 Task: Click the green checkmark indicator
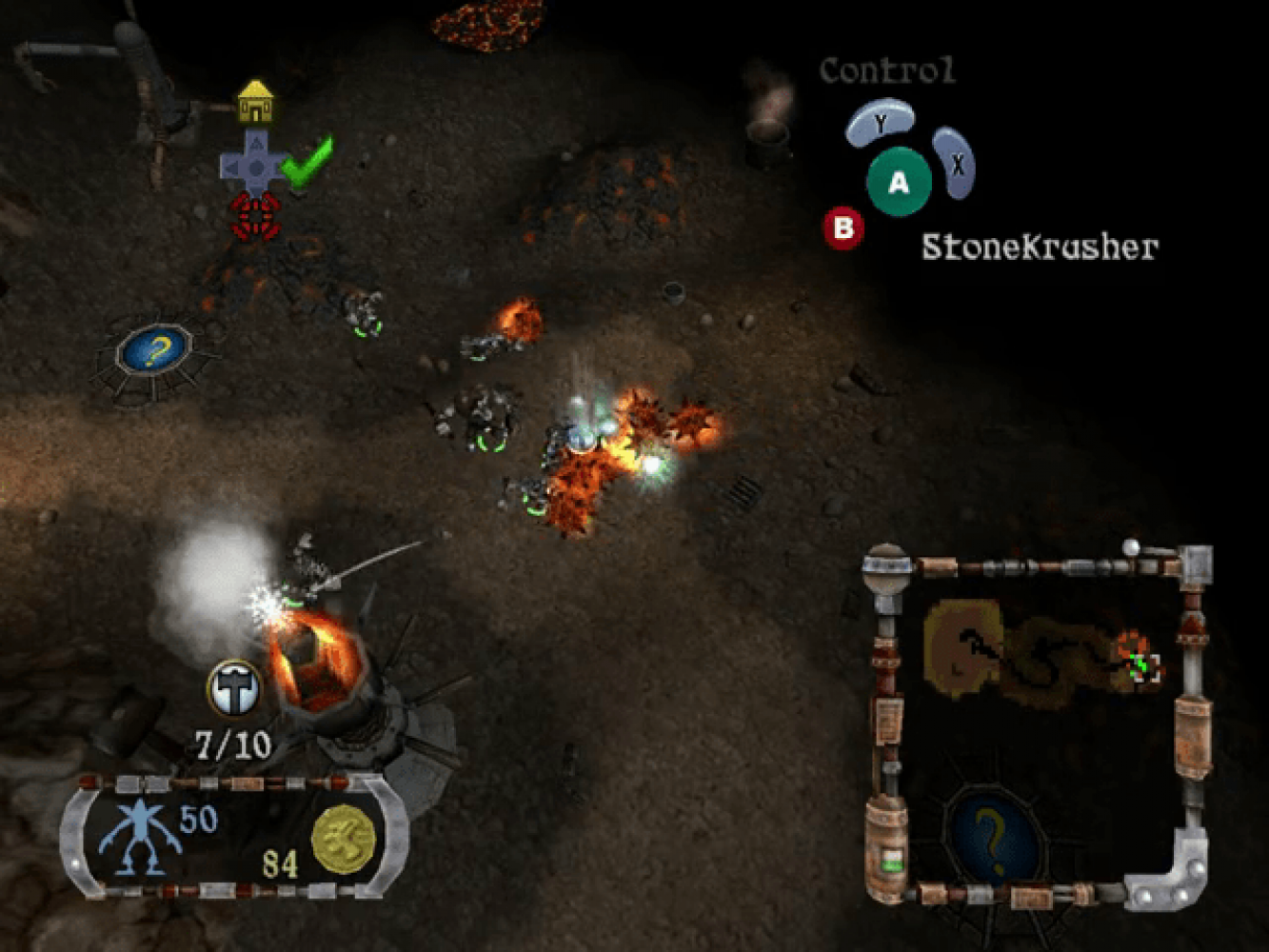[x=307, y=161]
